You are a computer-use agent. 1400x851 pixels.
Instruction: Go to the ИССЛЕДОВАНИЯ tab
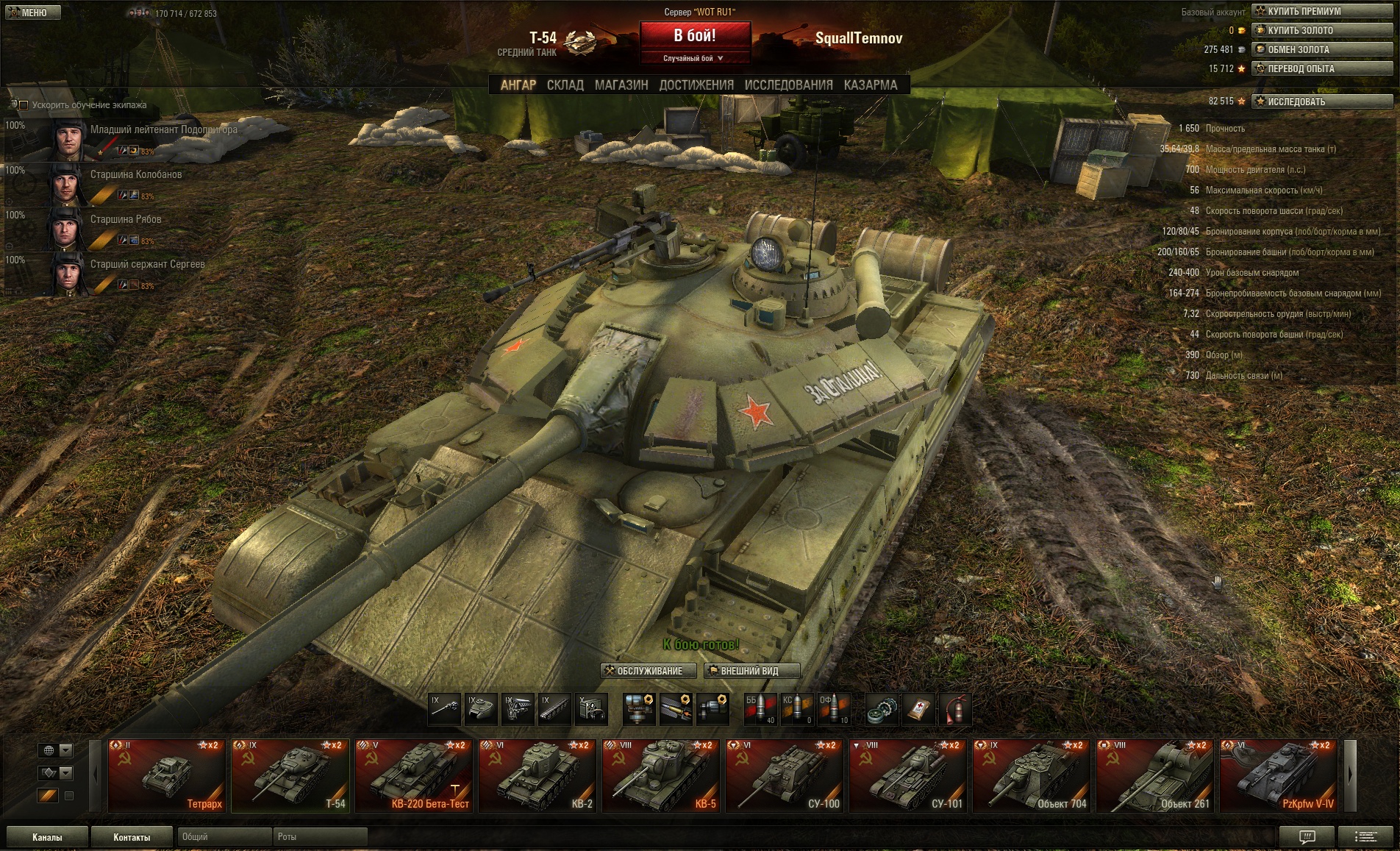(x=788, y=85)
